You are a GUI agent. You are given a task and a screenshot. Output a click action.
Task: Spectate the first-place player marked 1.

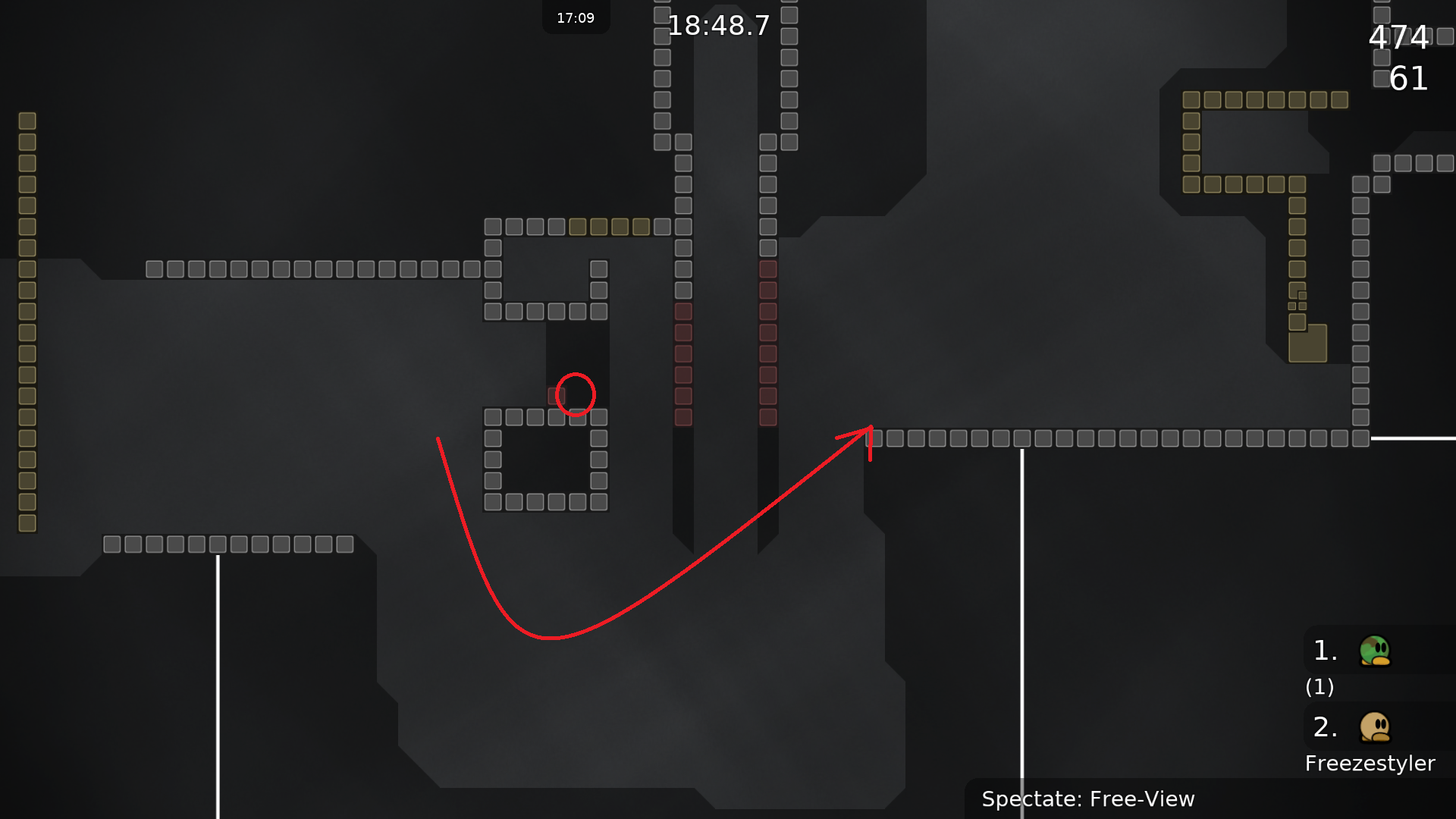[x=1324, y=651]
